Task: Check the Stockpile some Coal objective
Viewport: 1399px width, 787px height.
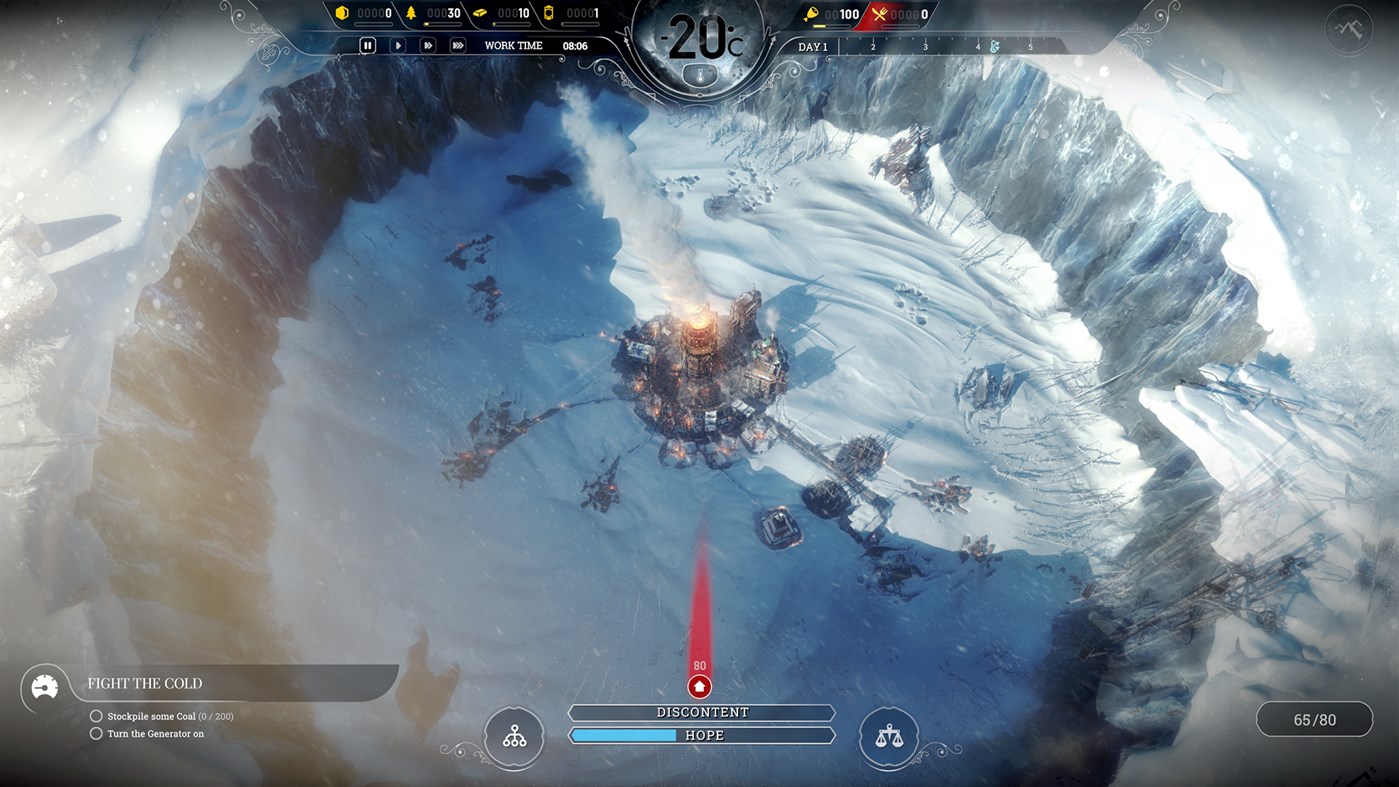Action: click(x=96, y=716)
